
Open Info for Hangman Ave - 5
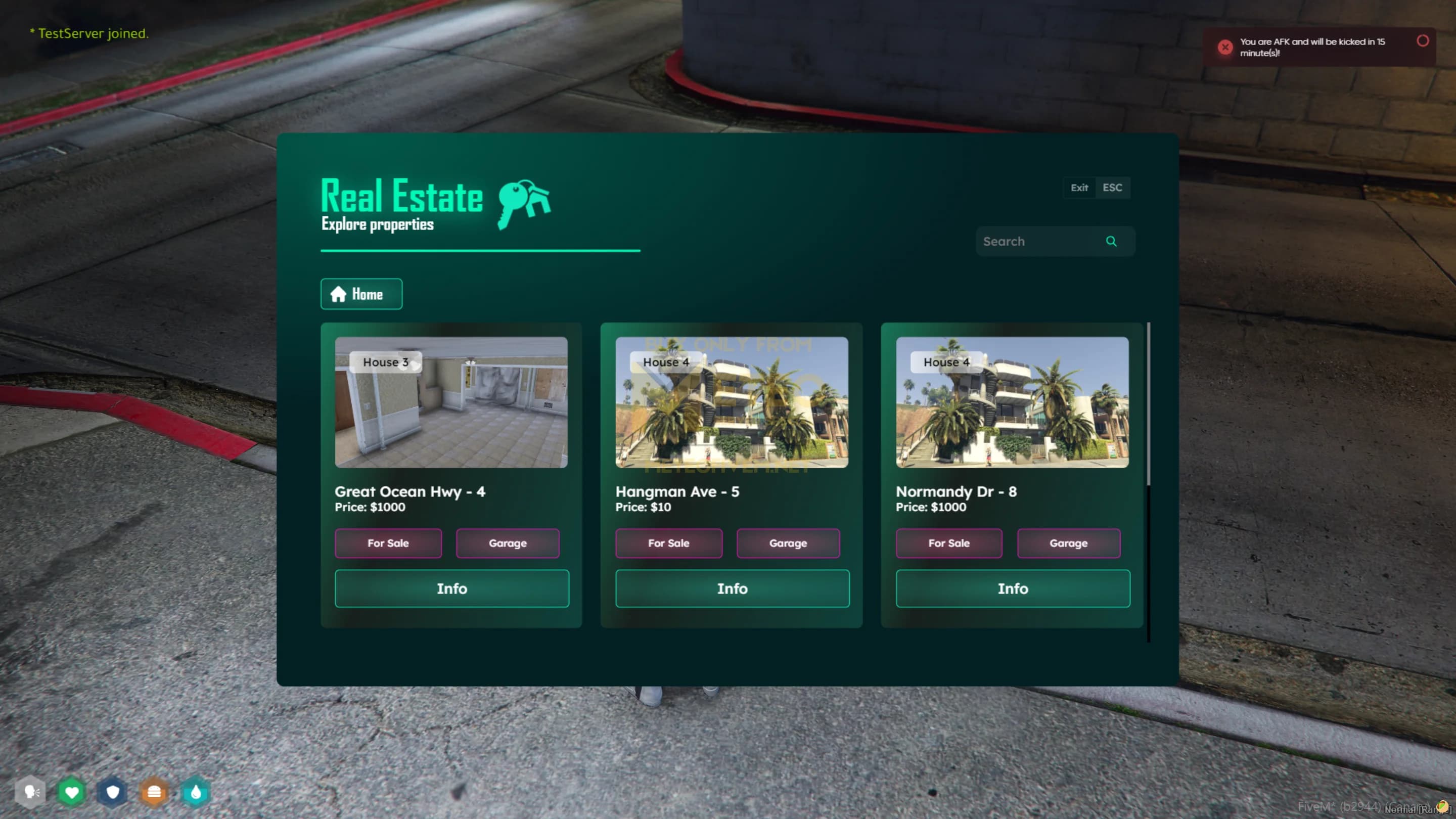coord(732,588)
